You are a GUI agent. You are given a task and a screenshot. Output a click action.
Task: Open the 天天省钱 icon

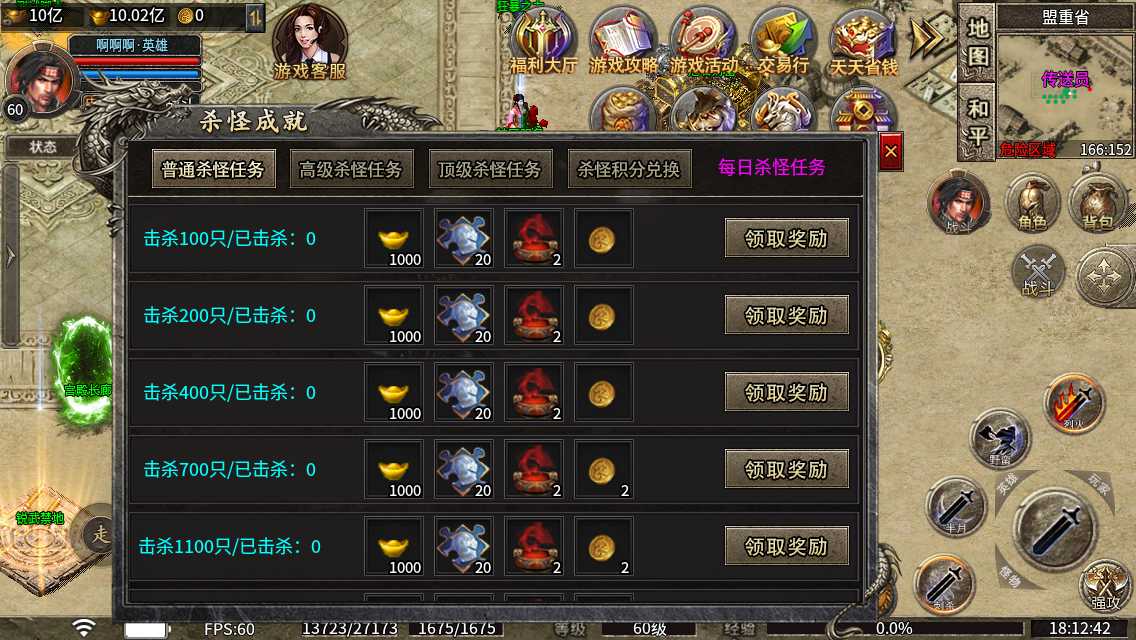pos(863,41)
